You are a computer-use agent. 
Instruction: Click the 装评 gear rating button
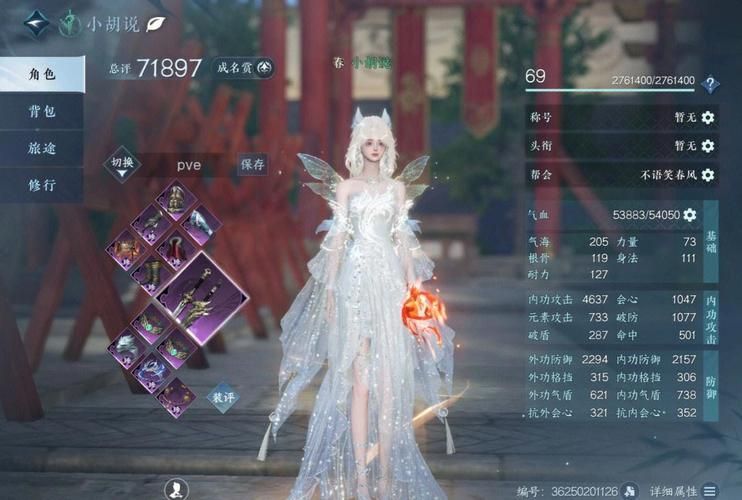coord(222,396)
